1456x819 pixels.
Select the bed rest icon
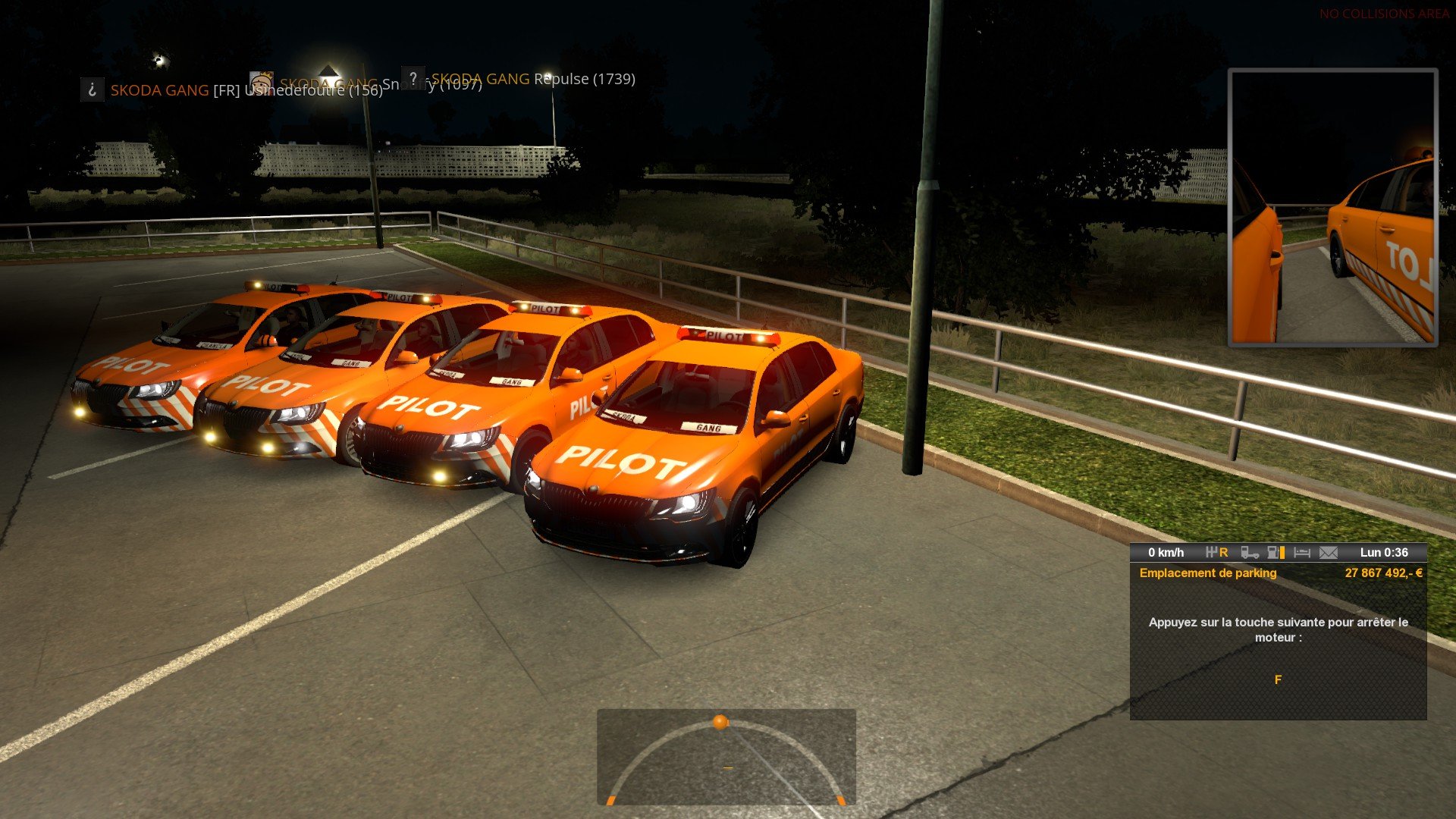coord(1302,553)
